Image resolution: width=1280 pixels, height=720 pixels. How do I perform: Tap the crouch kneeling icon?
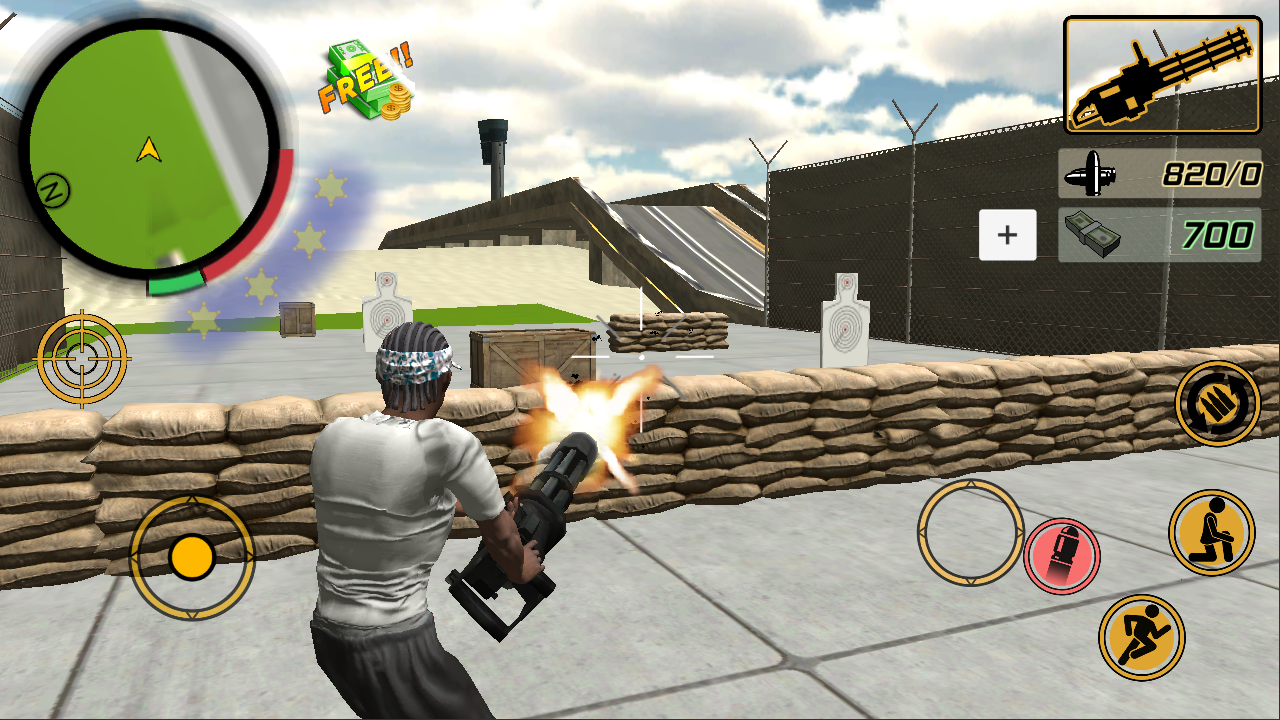(1210, 533)
